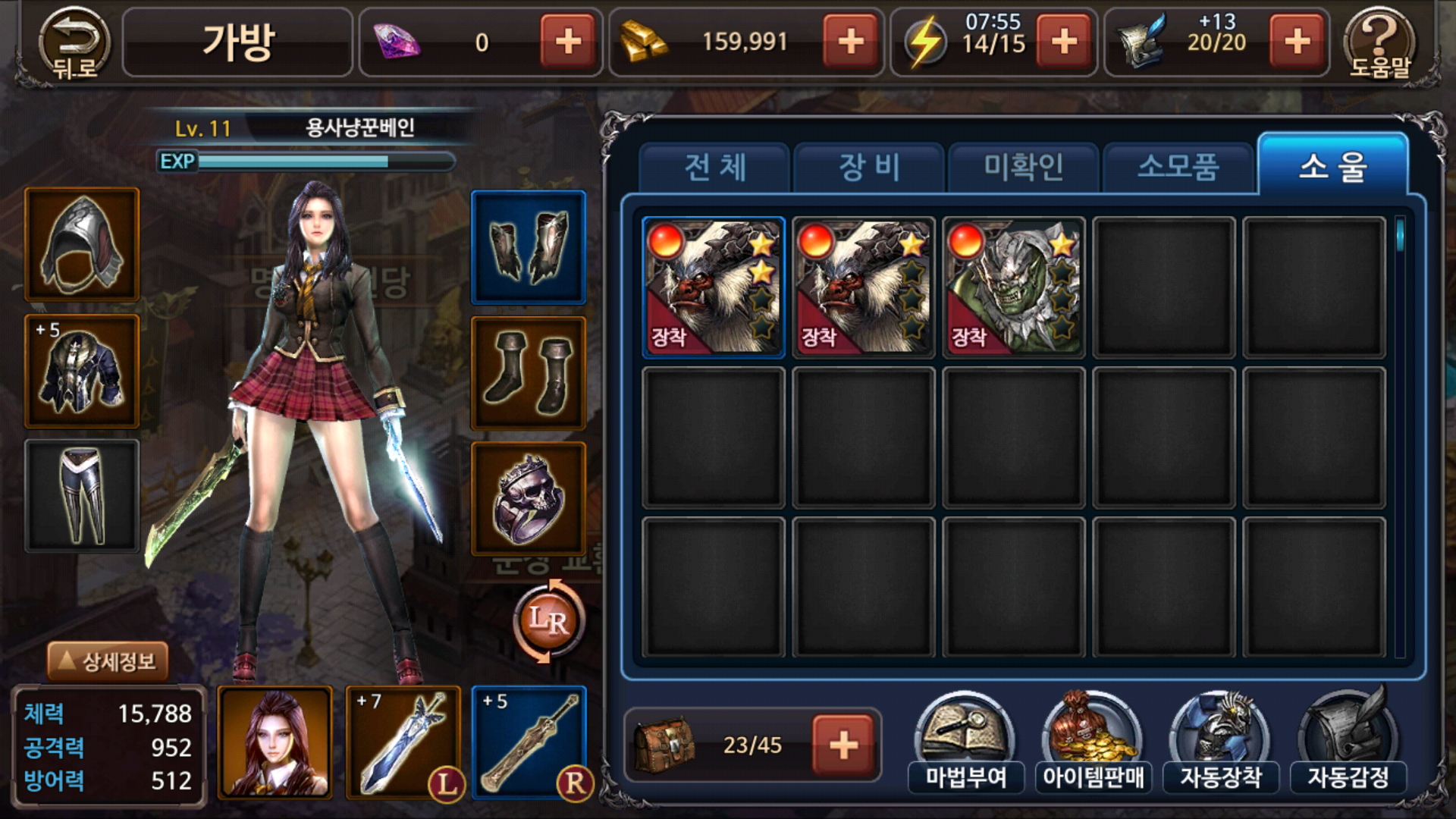The width and height of the screenshot is (1456, 819).
Task: Open 마법부여 enchant menu
Action: pos(965,743)
